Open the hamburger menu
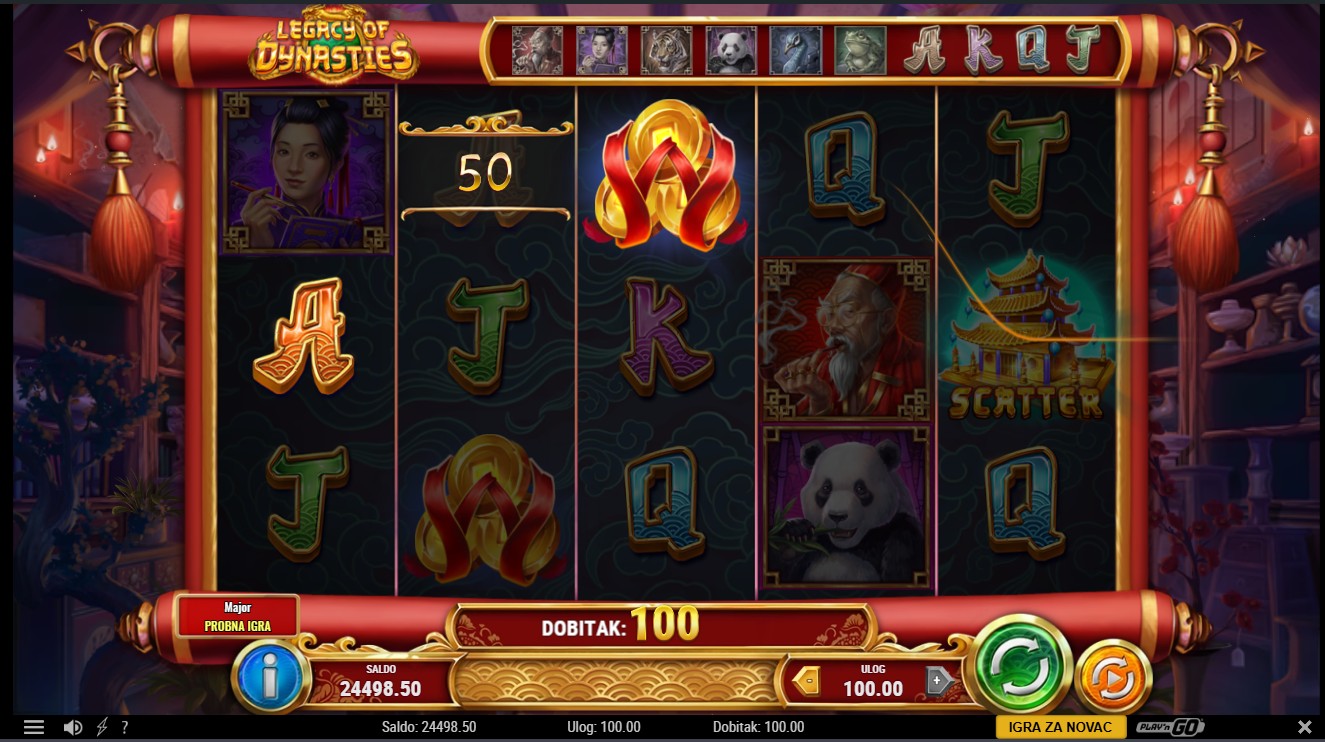The width and height of the screenshot is (1325, 742). coord(34,727)
